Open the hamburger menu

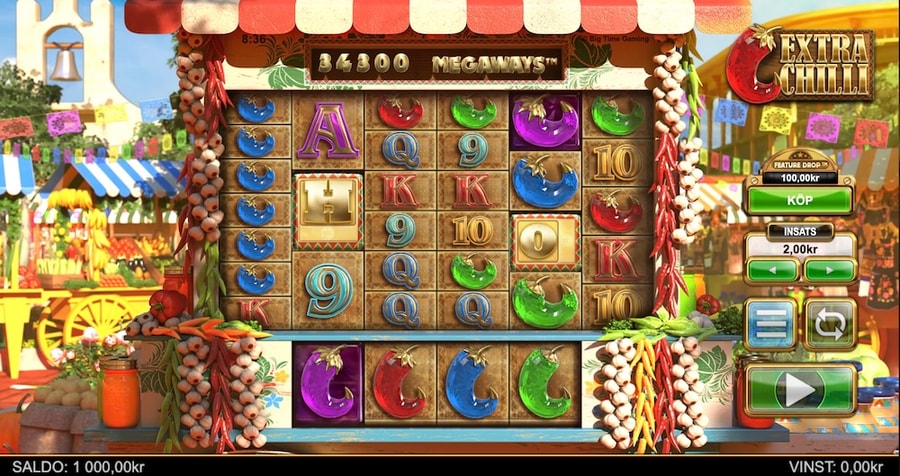click(x=770, y=325)
